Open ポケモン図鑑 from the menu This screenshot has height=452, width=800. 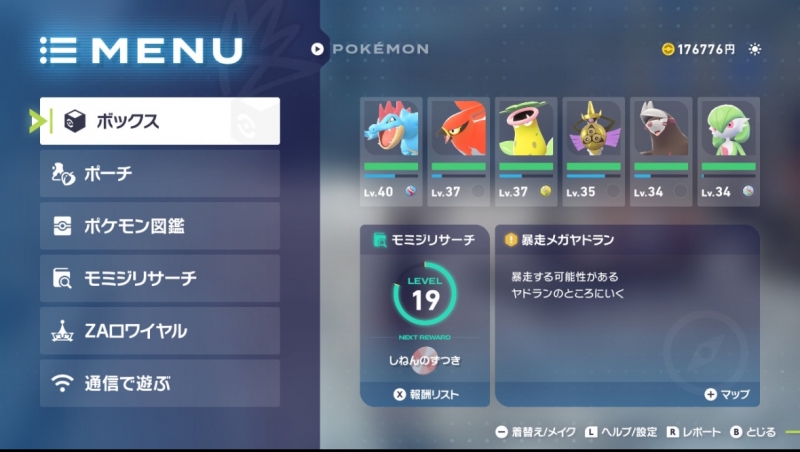point(160,226)
